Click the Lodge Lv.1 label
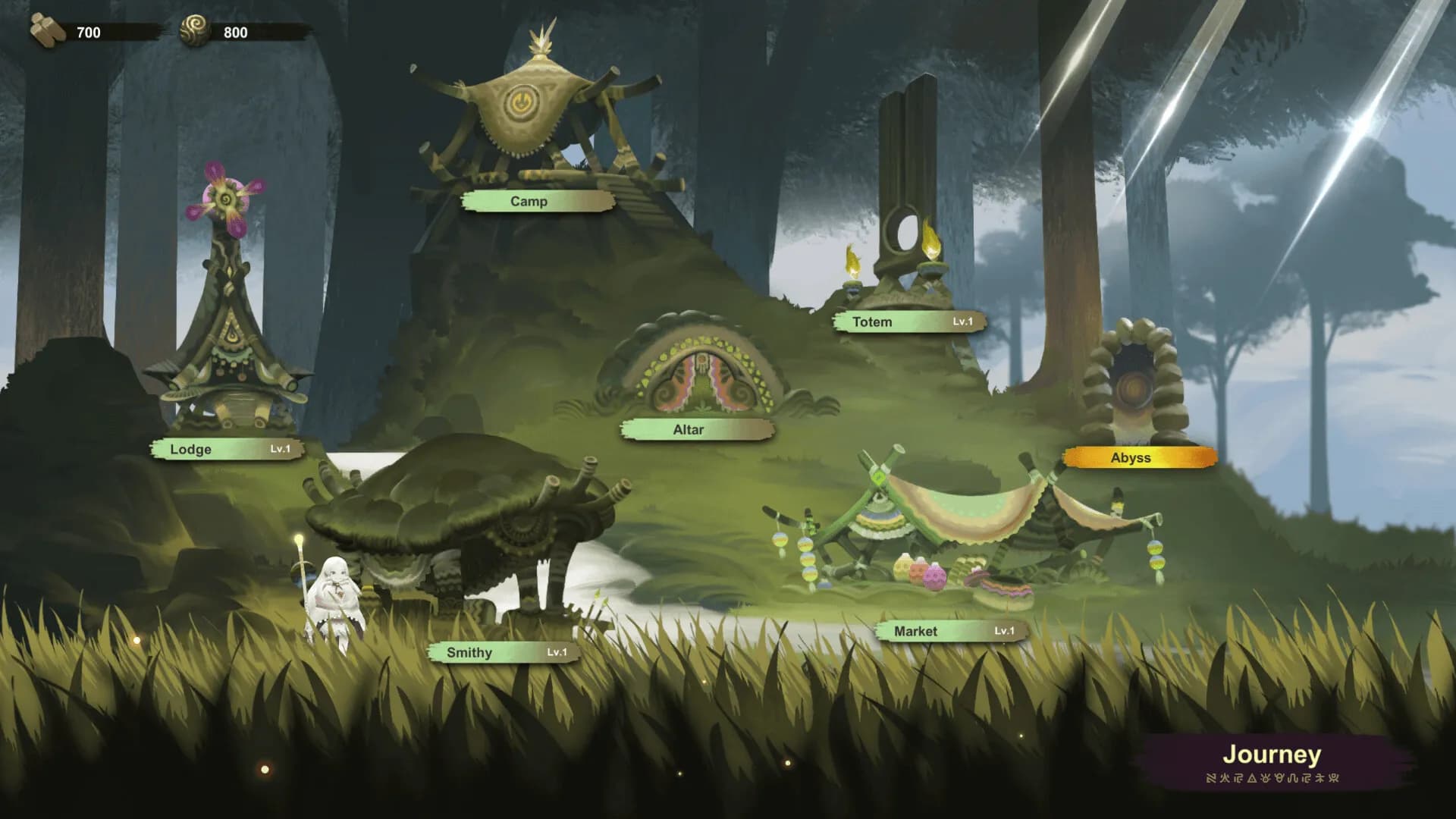Image resolution: width=1456 pixels, height=819 pixels. 227,449
